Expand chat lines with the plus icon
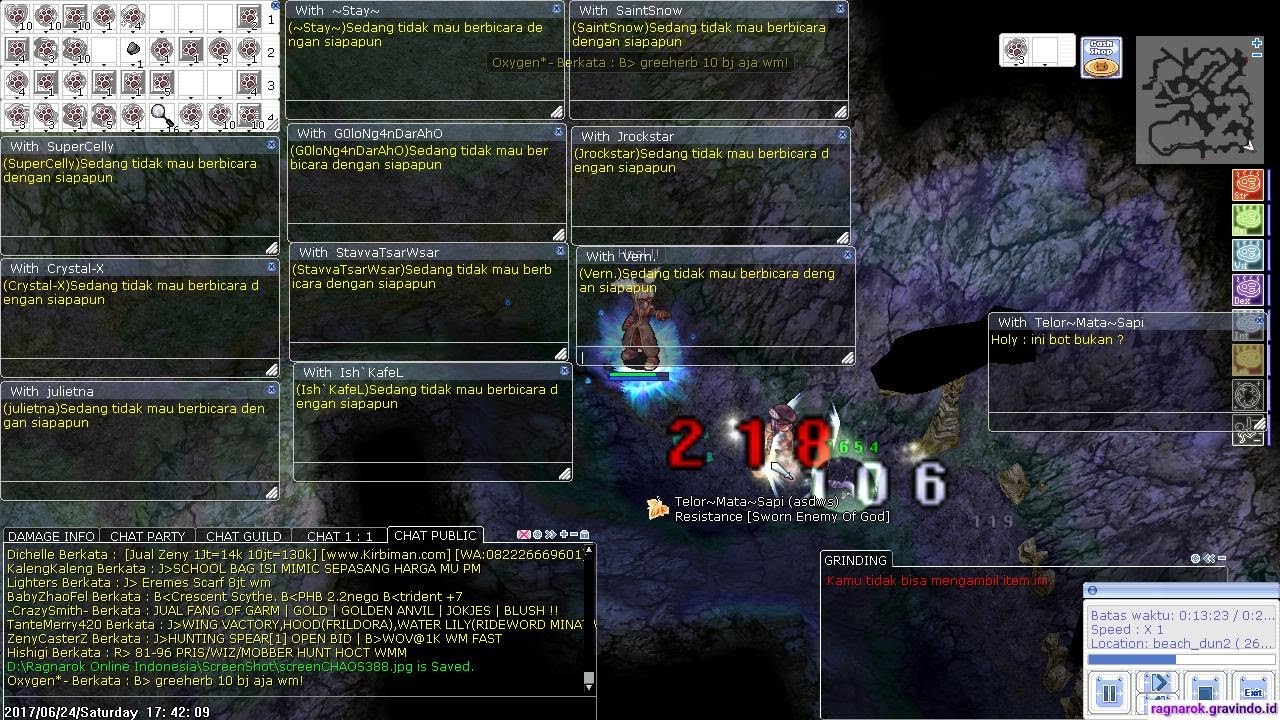The image size is (1280, 720). pyautogui.click(x=563, y=534)
